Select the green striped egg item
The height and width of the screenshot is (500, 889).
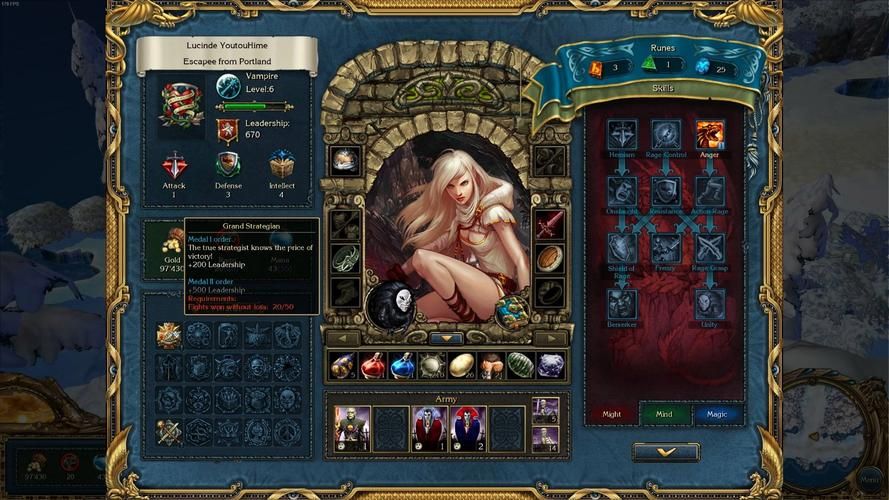click(x=521, y=366)
